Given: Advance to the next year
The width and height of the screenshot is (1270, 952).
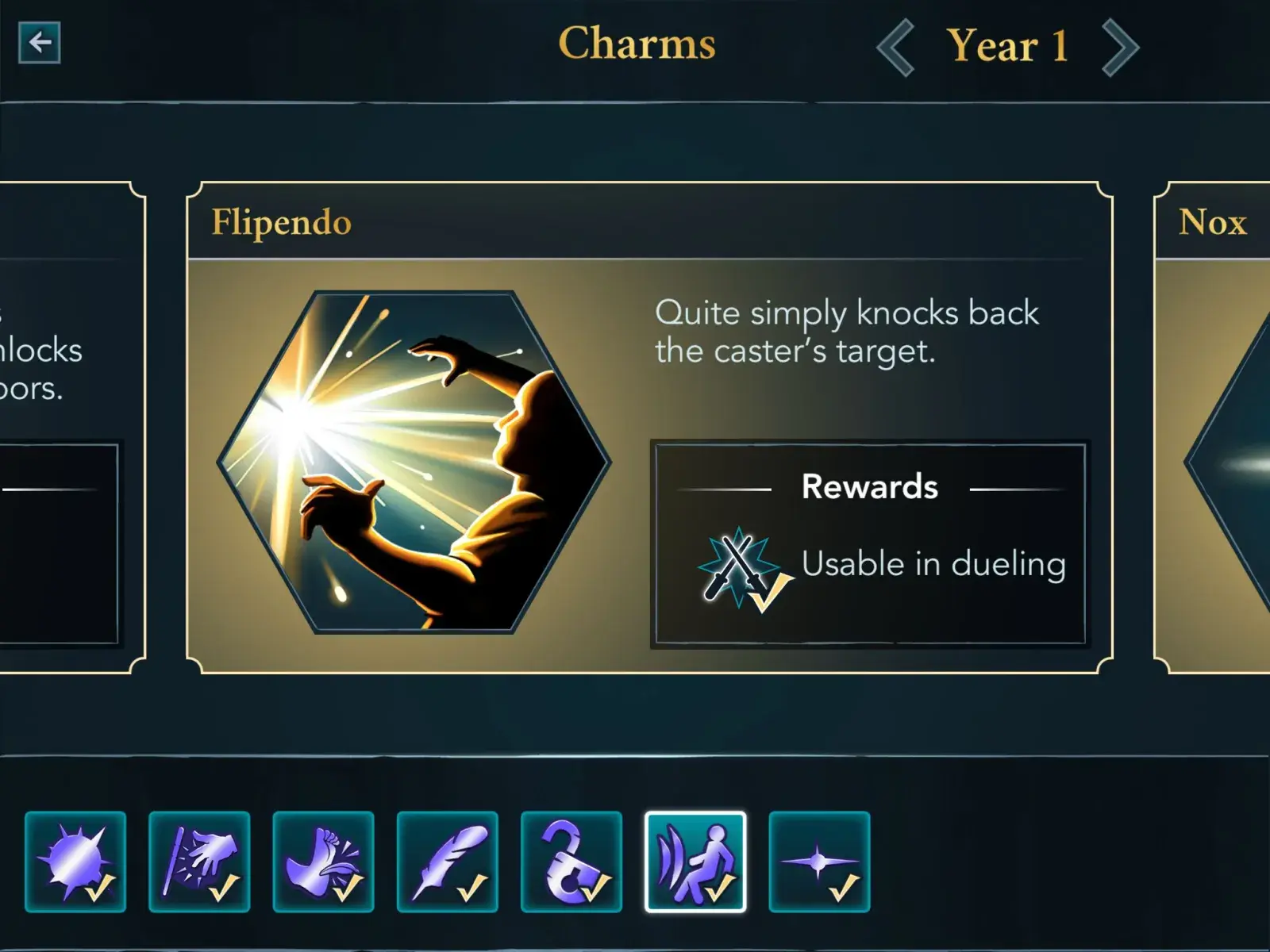Looking at the screenshot, I should 1120,48.
